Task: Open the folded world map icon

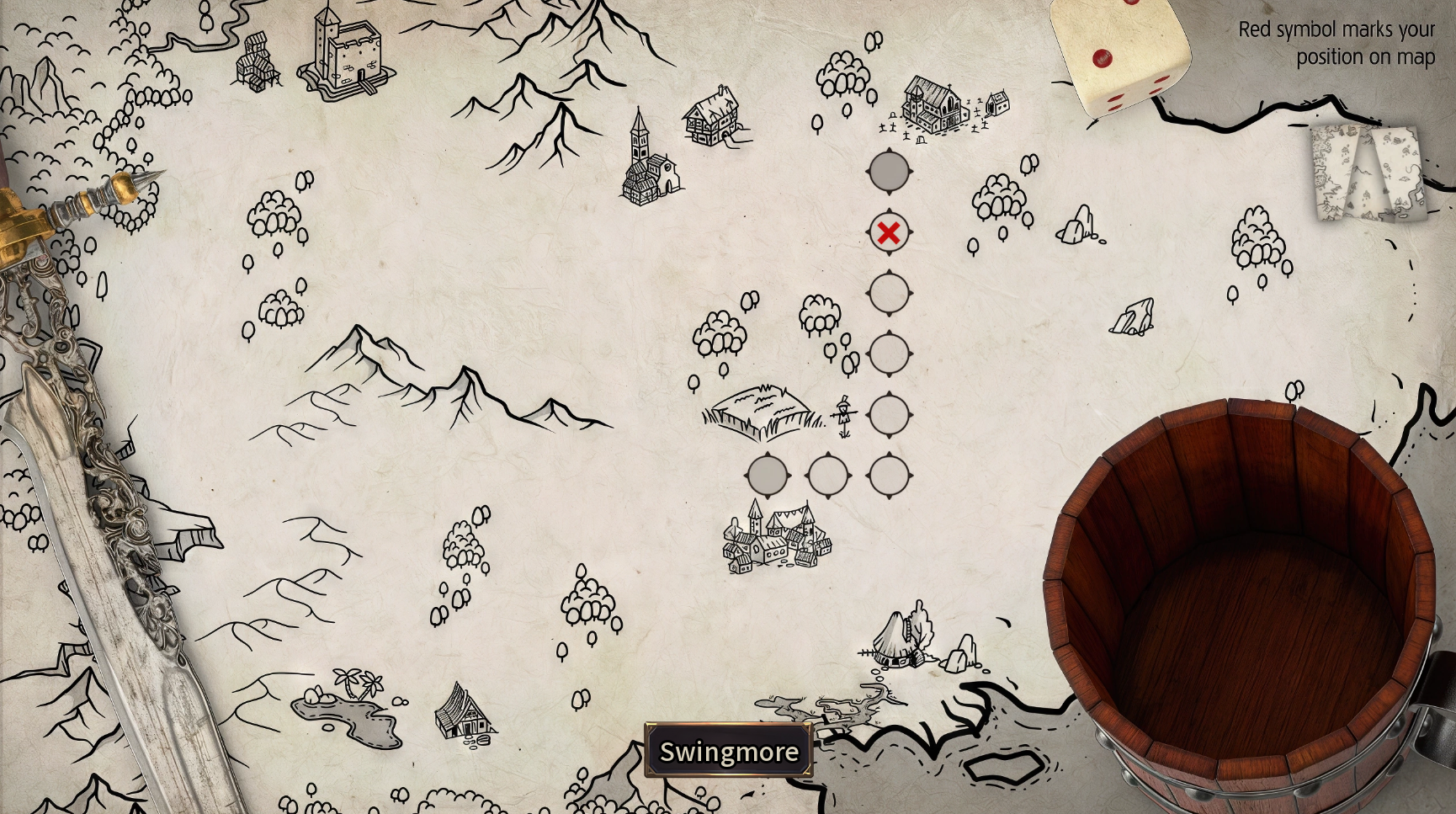Action: pyautogui.click(x=1368, y=173)
